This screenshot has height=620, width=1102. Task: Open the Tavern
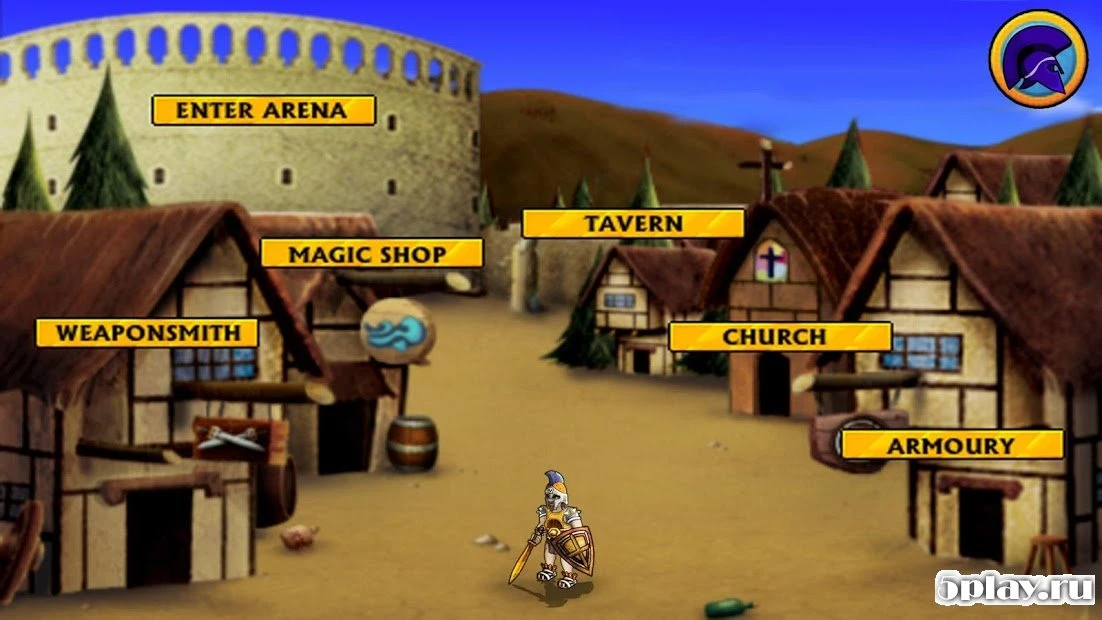point(633,223)
